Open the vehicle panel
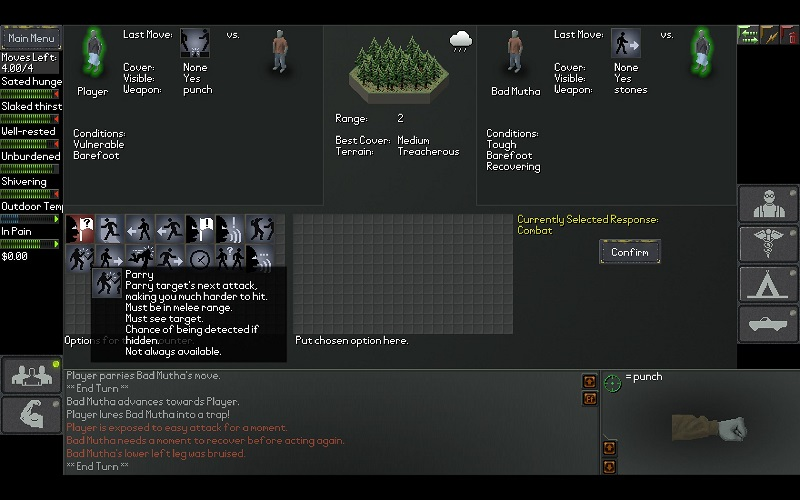This screenshot has height=500, width=800. [767, 325]
